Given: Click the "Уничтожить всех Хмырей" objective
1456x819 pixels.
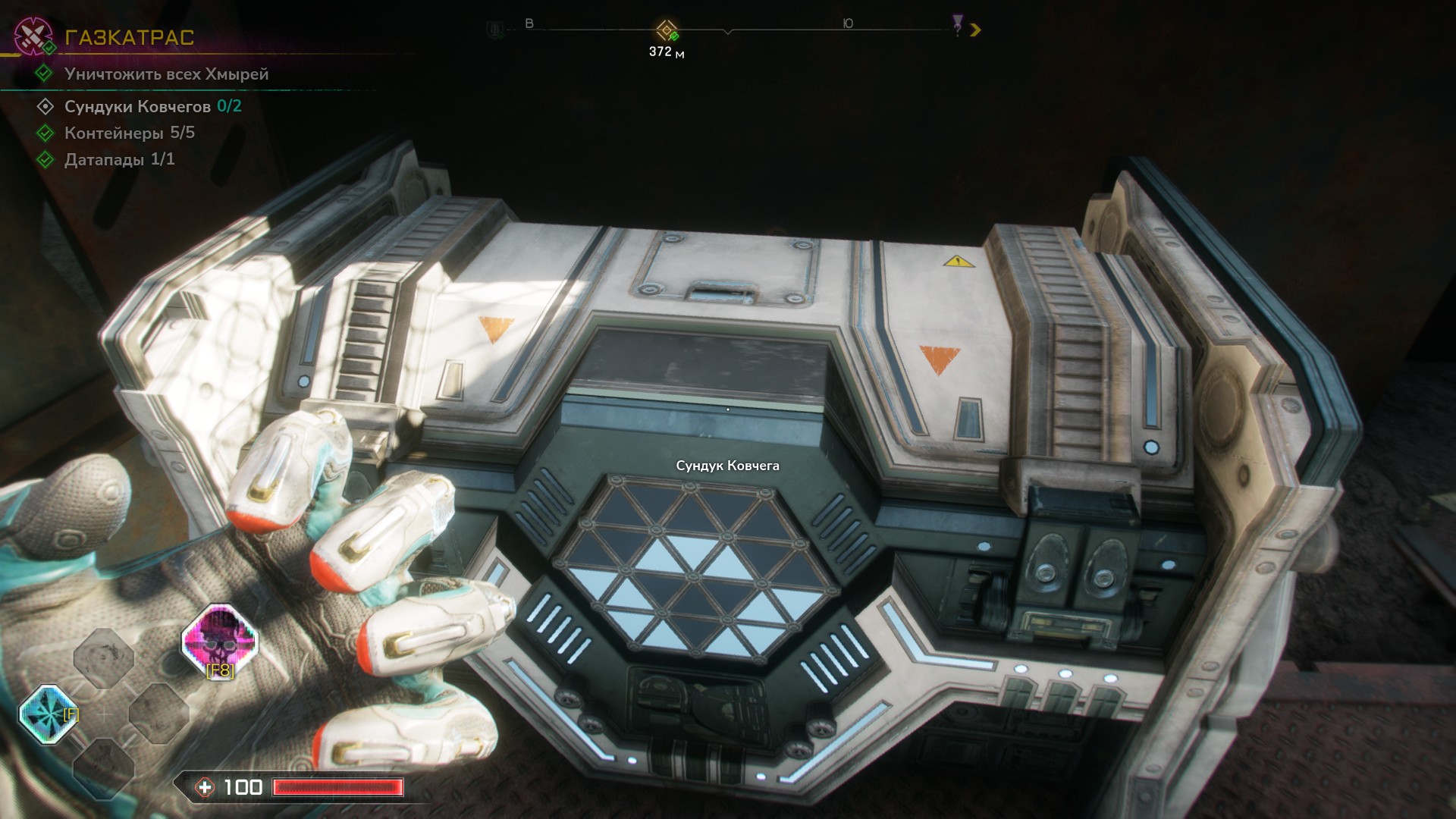Looking at the screenshot, I should point(166,74).
